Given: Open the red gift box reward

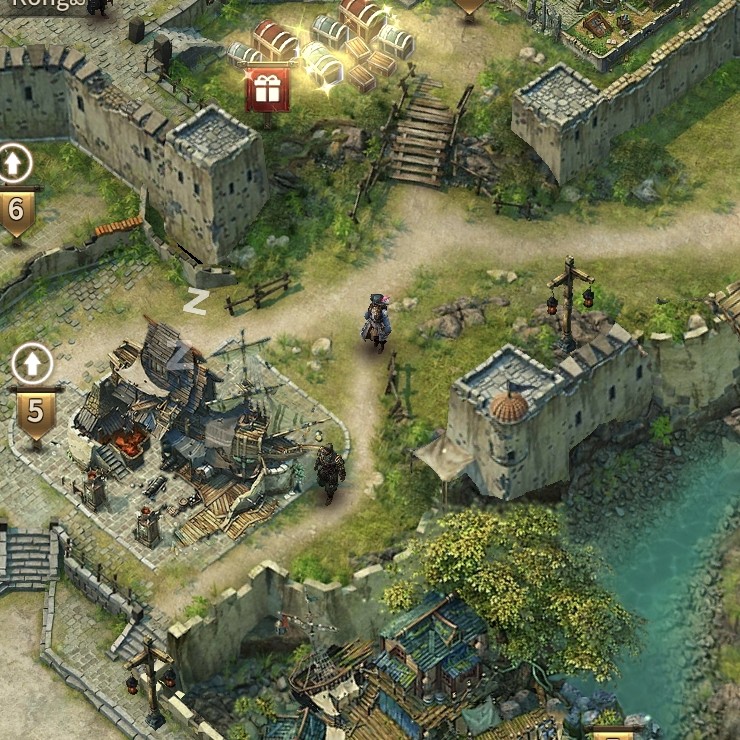Looking at the screenshot, I should 267,90.
